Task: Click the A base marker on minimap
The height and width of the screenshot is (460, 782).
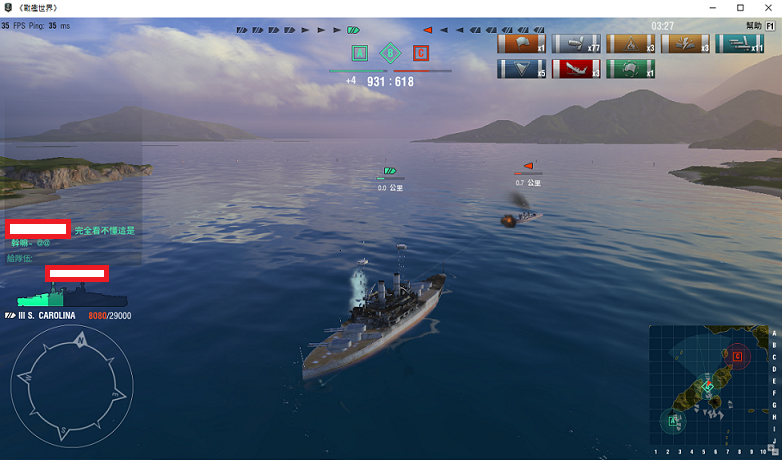Action: [x=673, y=420]
